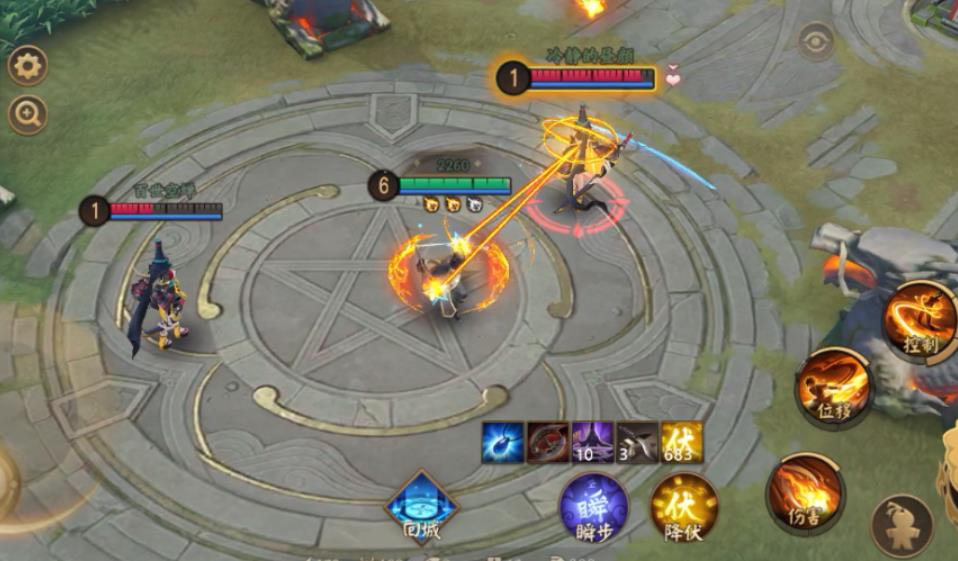The image size is (958, 561).
Task: Click the magnifying glass zoom button
Action: pyautogui.click(x=27, y=115)
